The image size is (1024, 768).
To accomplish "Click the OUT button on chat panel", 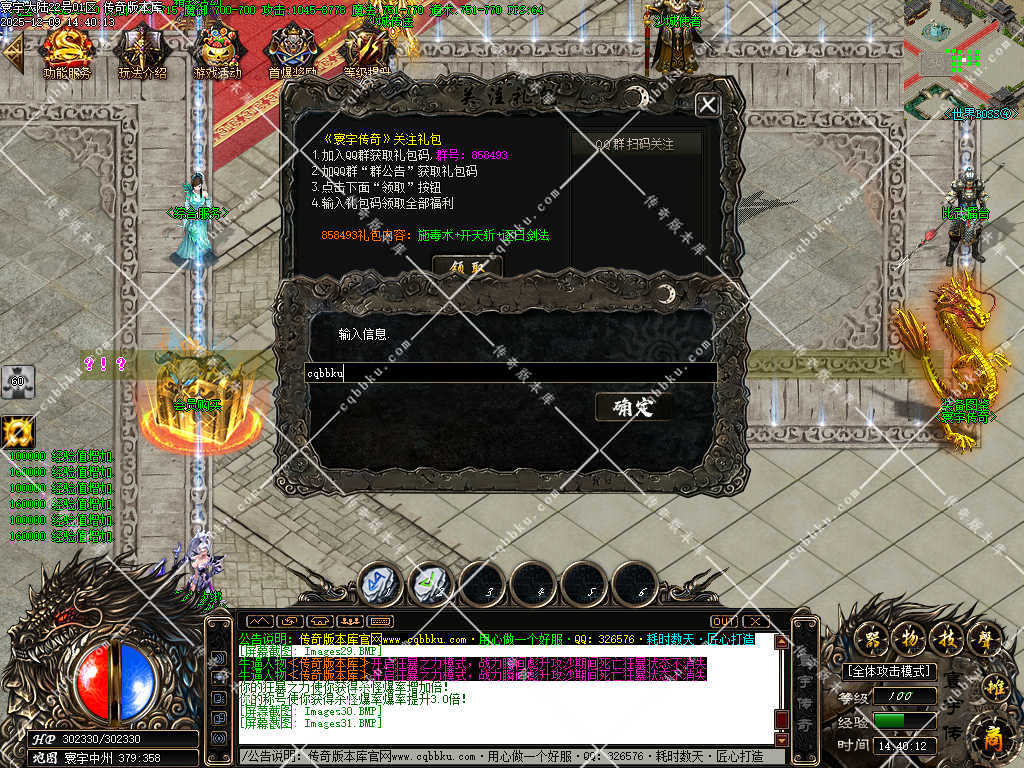I will tap(723, 622).
